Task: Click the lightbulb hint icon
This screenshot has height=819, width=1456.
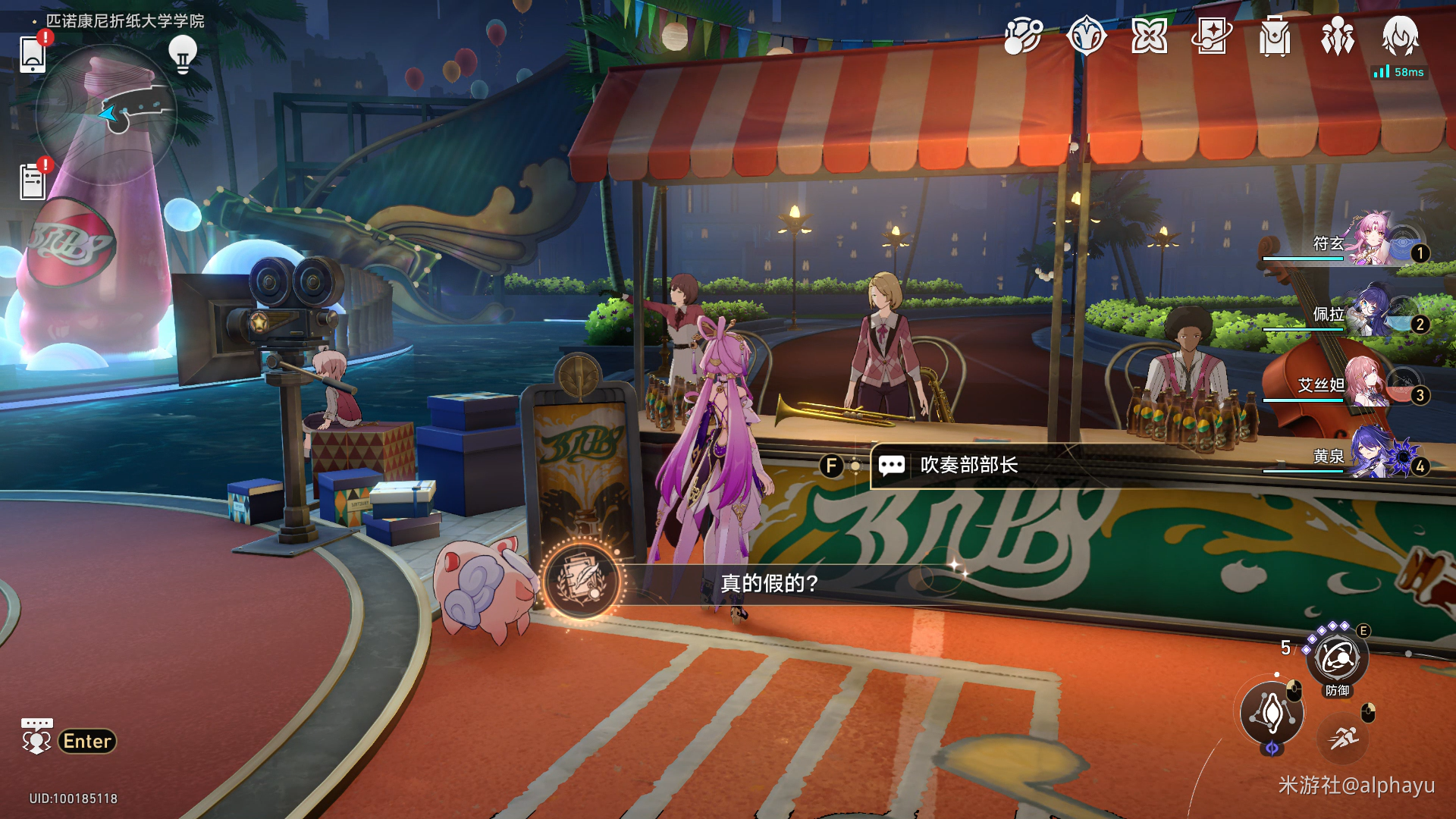Action: pos(182,54)
